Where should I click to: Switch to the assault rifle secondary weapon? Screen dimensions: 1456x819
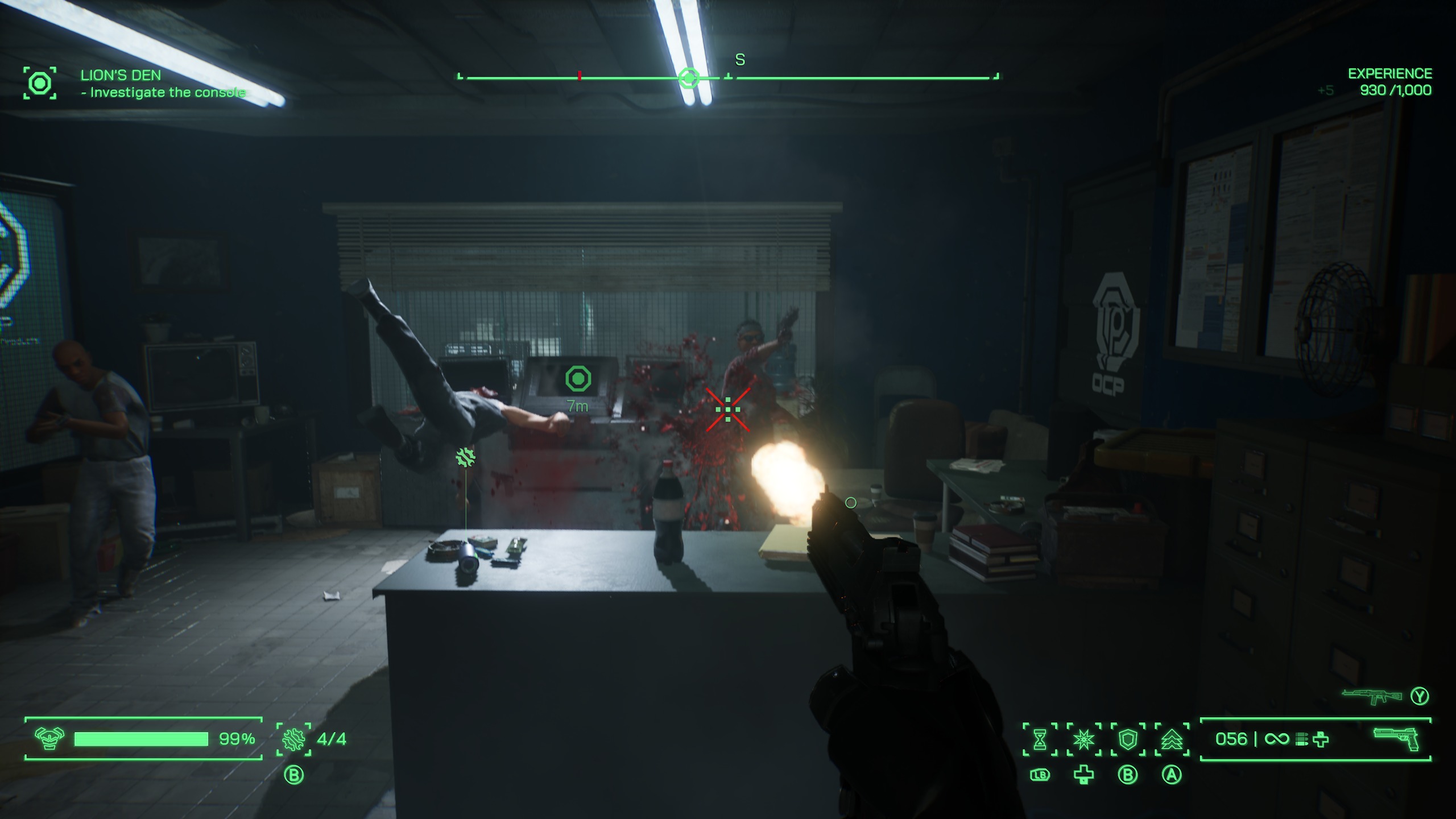tap(1371, 696)
